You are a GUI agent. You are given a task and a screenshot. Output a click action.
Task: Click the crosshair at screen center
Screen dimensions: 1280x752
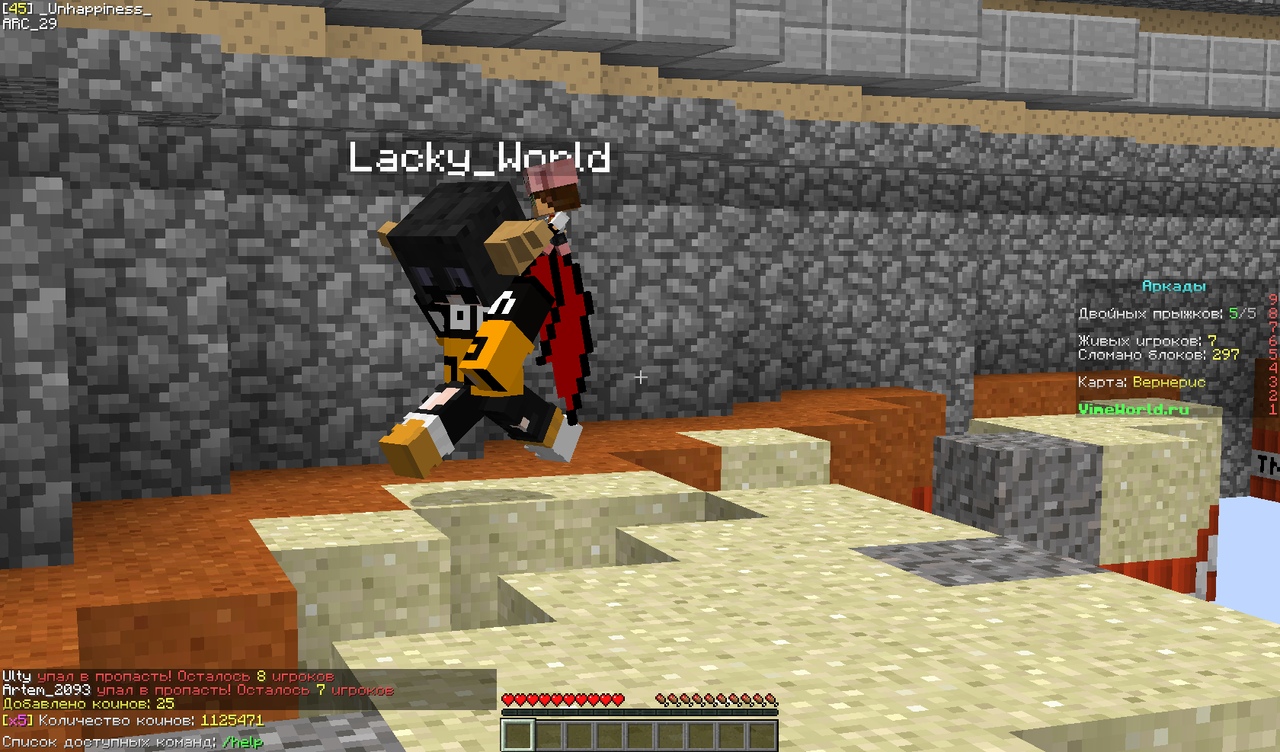click(640, 378)
